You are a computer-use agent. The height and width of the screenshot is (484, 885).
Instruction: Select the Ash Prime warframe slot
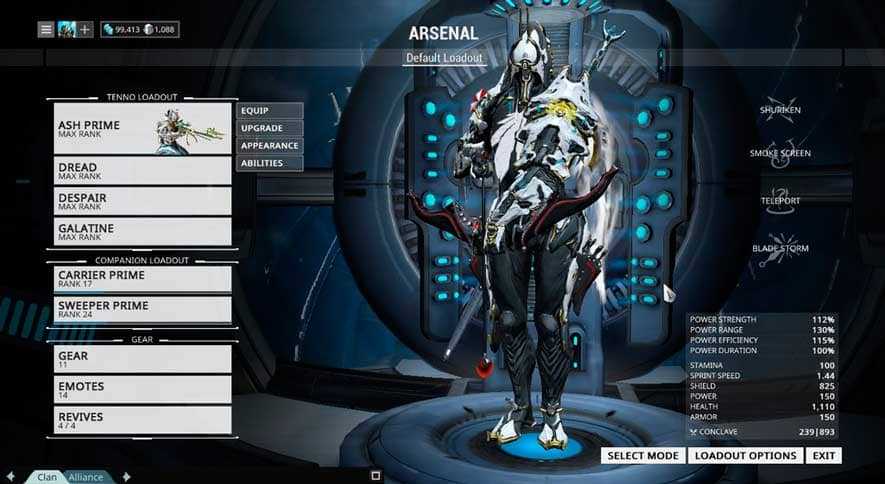[142, 129]
